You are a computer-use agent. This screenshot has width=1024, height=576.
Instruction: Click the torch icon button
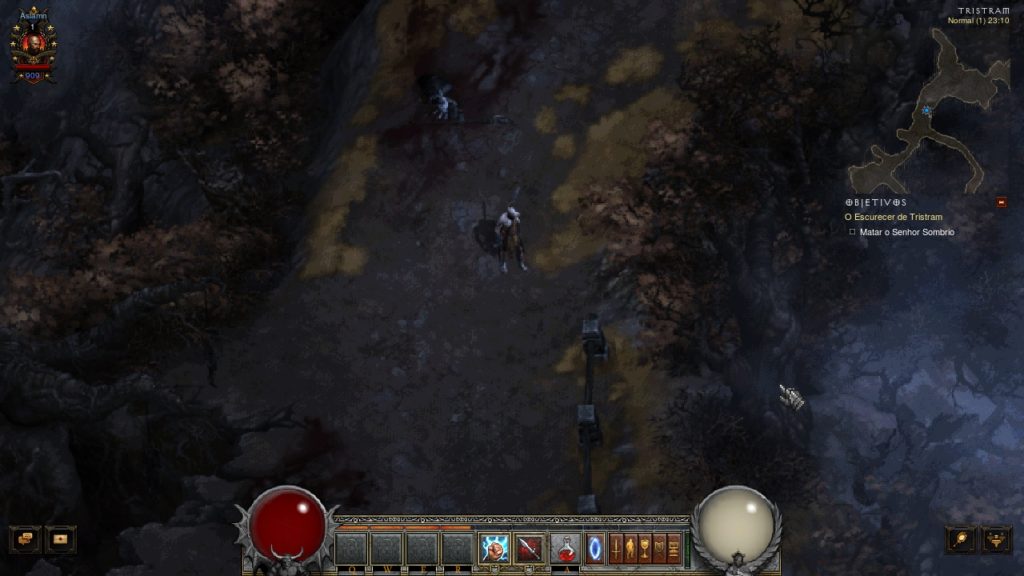(961, 539)
